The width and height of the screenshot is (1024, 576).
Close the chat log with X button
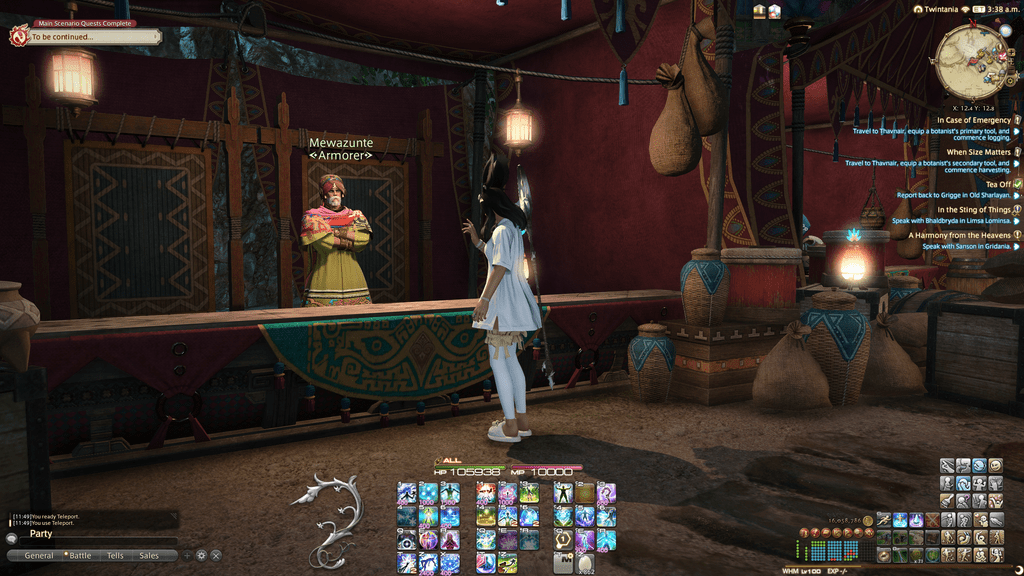coord(216,555)
